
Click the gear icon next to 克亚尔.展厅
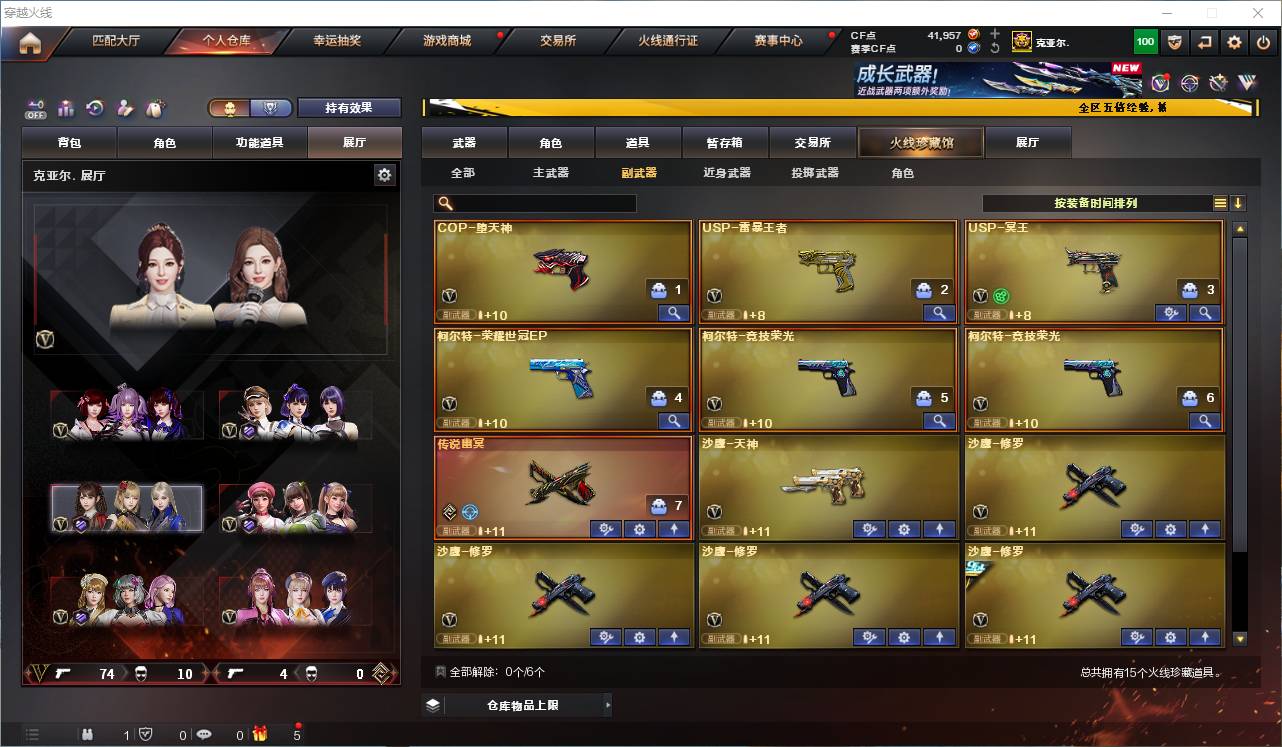[x=385, y=174]
